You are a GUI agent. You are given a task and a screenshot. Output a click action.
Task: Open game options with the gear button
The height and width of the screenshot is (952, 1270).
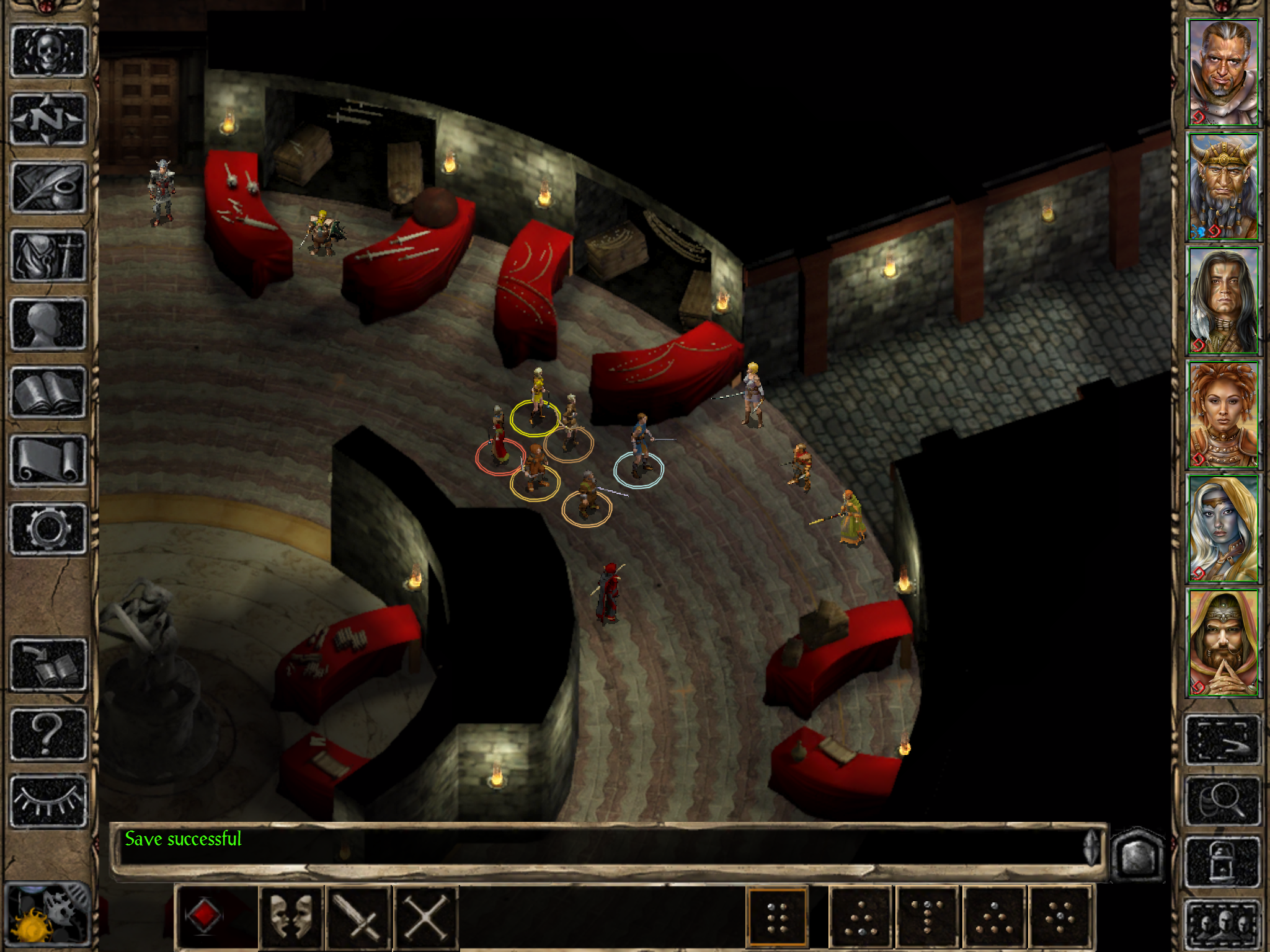click(x=48, y=528)
